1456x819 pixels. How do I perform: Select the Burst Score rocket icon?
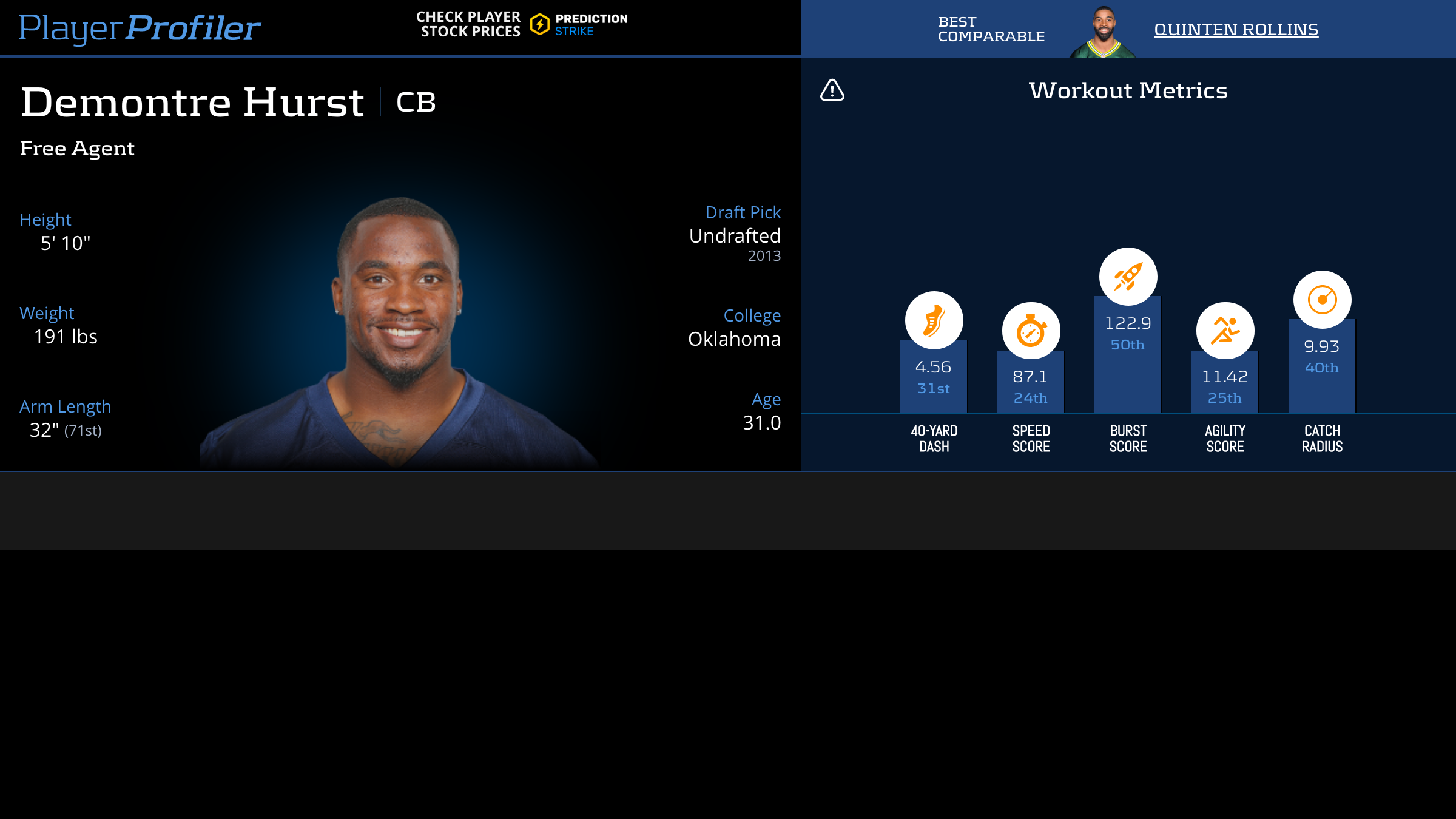[x=1128, y=277]
